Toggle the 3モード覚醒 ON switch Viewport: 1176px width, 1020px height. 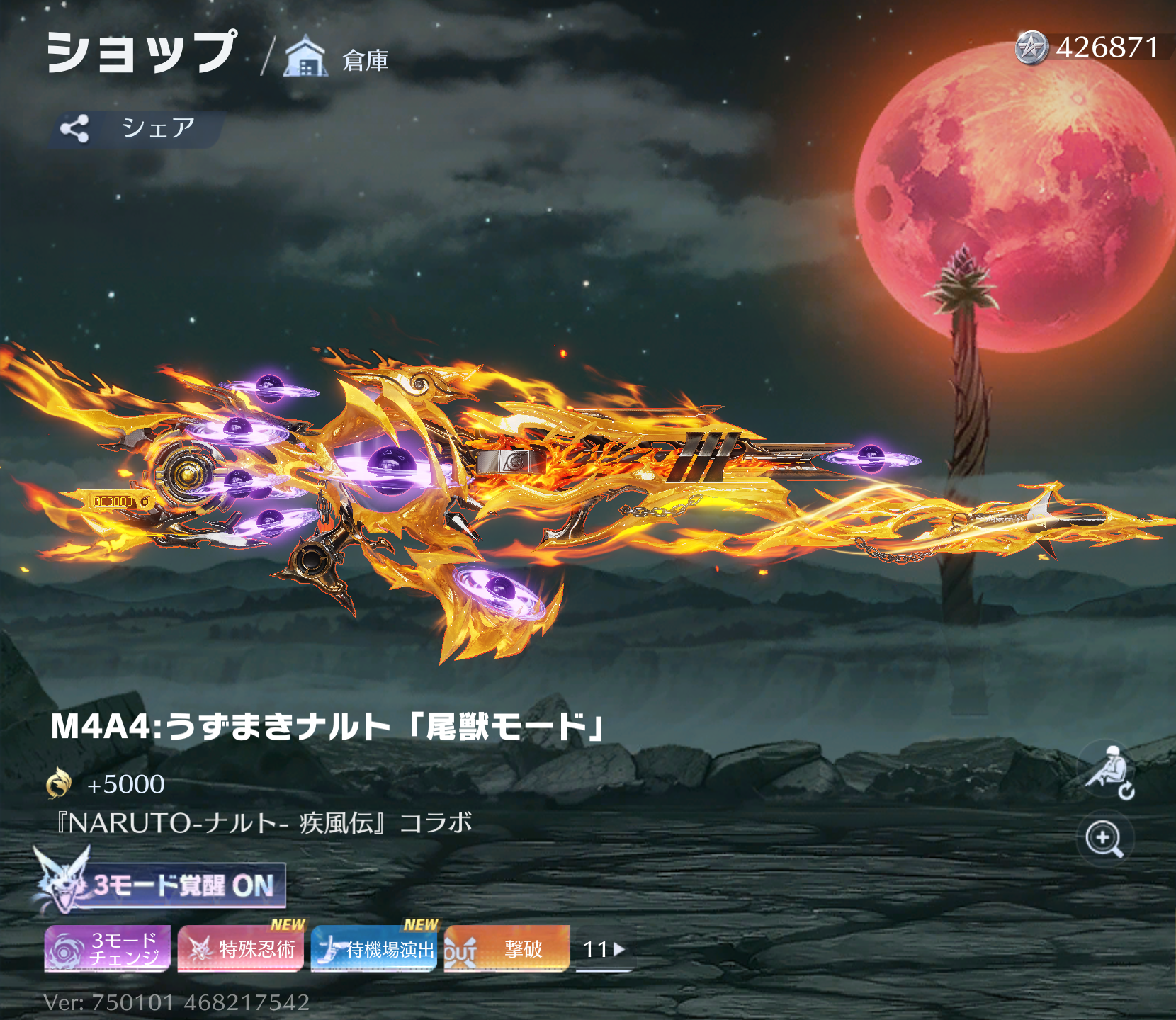[162, 885]
